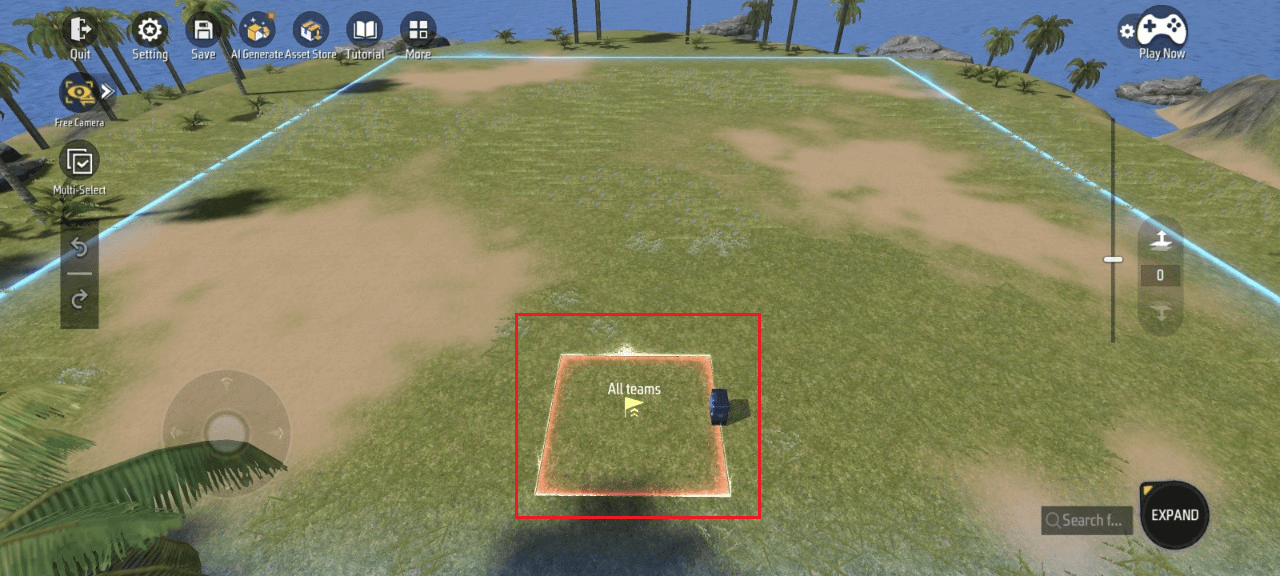Click Play Now gamepad button

[1162, 30]
